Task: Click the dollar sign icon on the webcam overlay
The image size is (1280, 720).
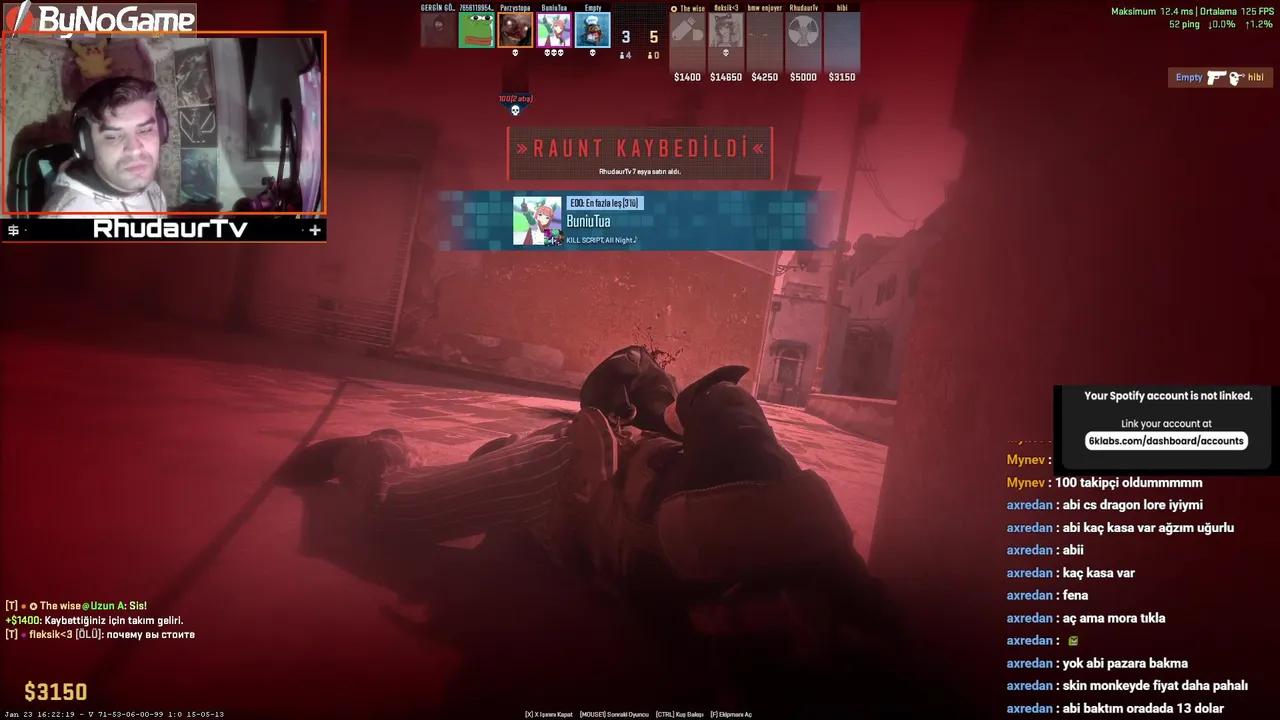Action: 13,229
